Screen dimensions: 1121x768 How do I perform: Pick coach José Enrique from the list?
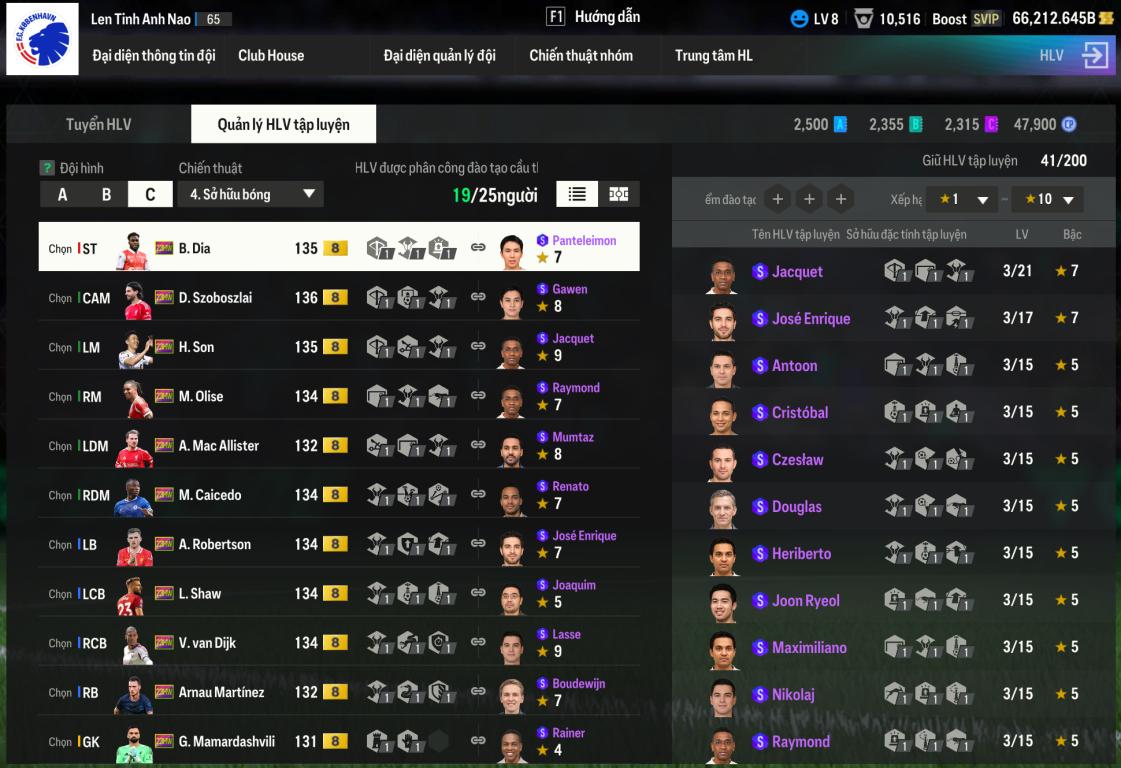(810, 319)
